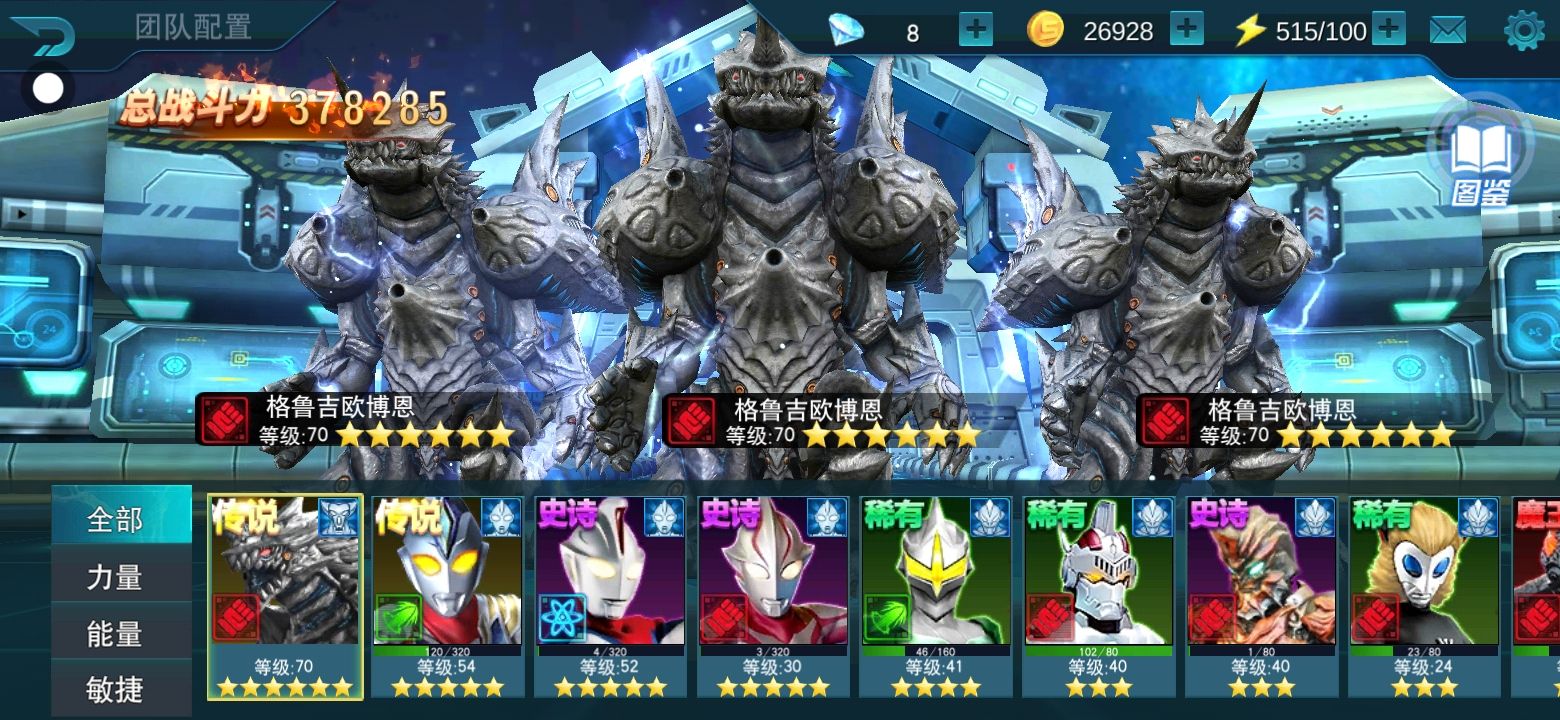Switch to the 能量 filter tab

pos(115,634)
